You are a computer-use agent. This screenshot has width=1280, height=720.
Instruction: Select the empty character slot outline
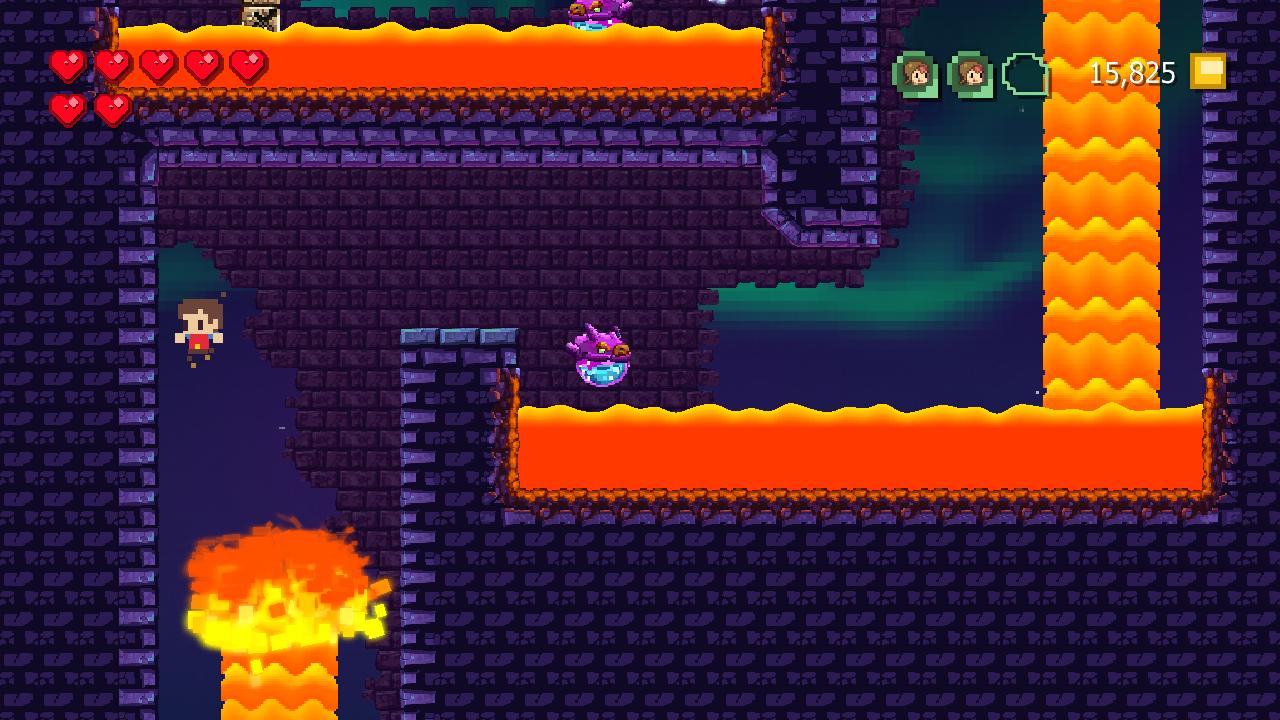point(1022,73)
